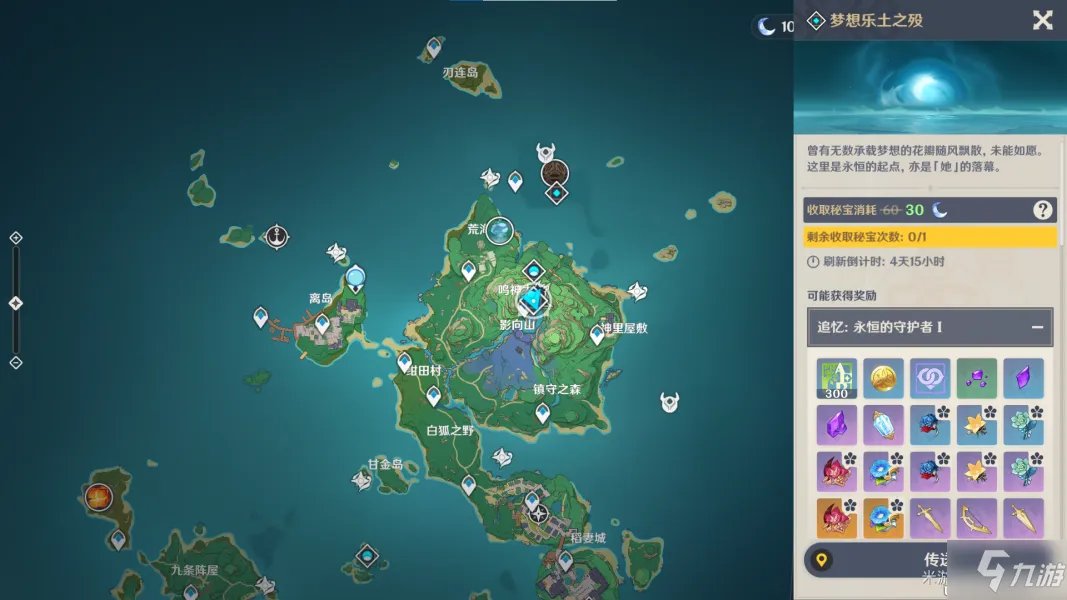Select the teleport waypoint at 白狐之野
This screenshot has width=1067, height=600.
pyautogui.click(x=433, y=396)
